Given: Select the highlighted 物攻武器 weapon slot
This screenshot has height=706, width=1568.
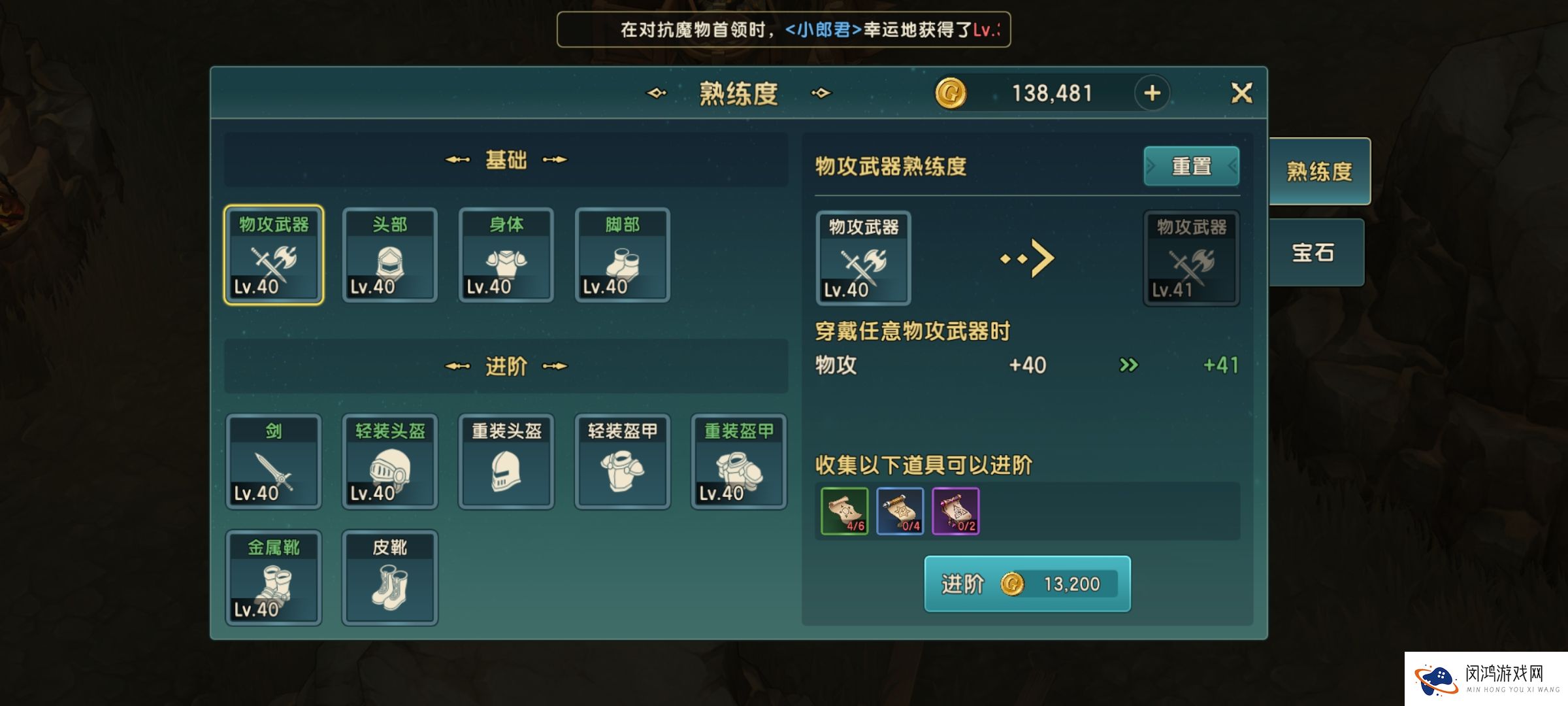Looking at the screenshot, I should pos(273,255).
